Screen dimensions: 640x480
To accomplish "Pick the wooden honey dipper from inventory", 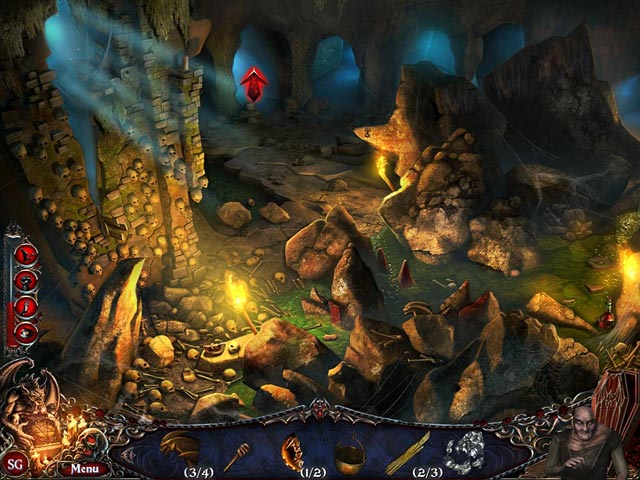I will coord(237,456).
